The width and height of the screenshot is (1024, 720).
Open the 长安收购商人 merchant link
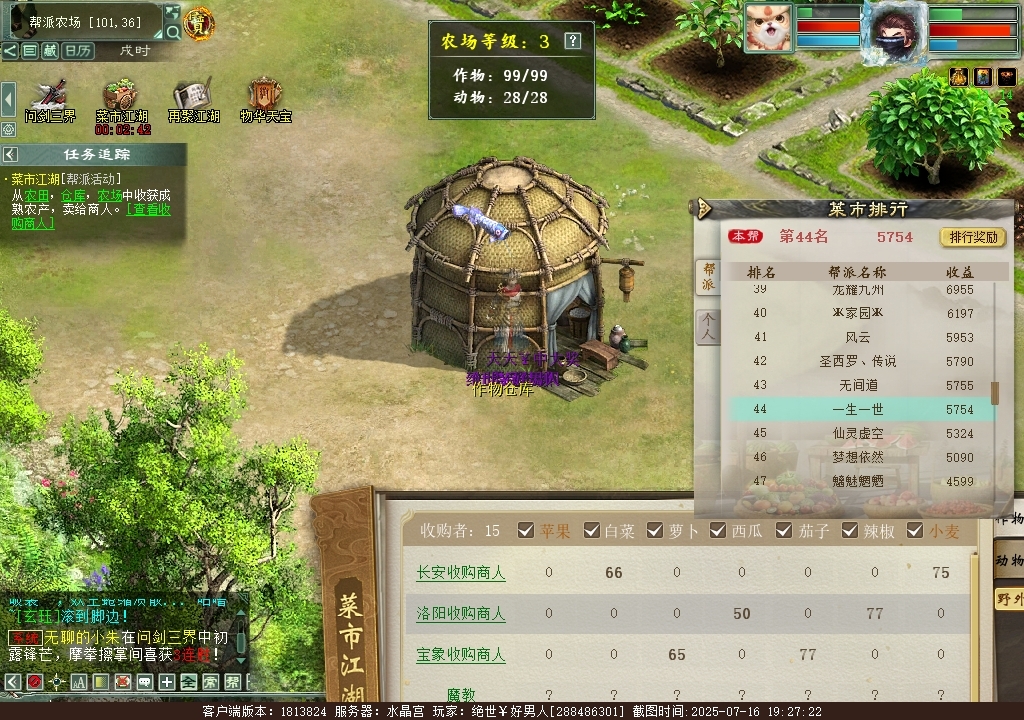[461, 573]
